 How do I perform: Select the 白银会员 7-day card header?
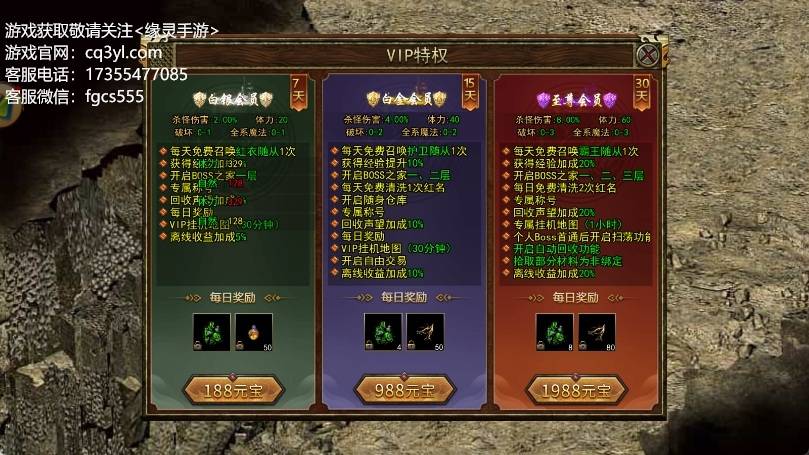click(226, 99)
